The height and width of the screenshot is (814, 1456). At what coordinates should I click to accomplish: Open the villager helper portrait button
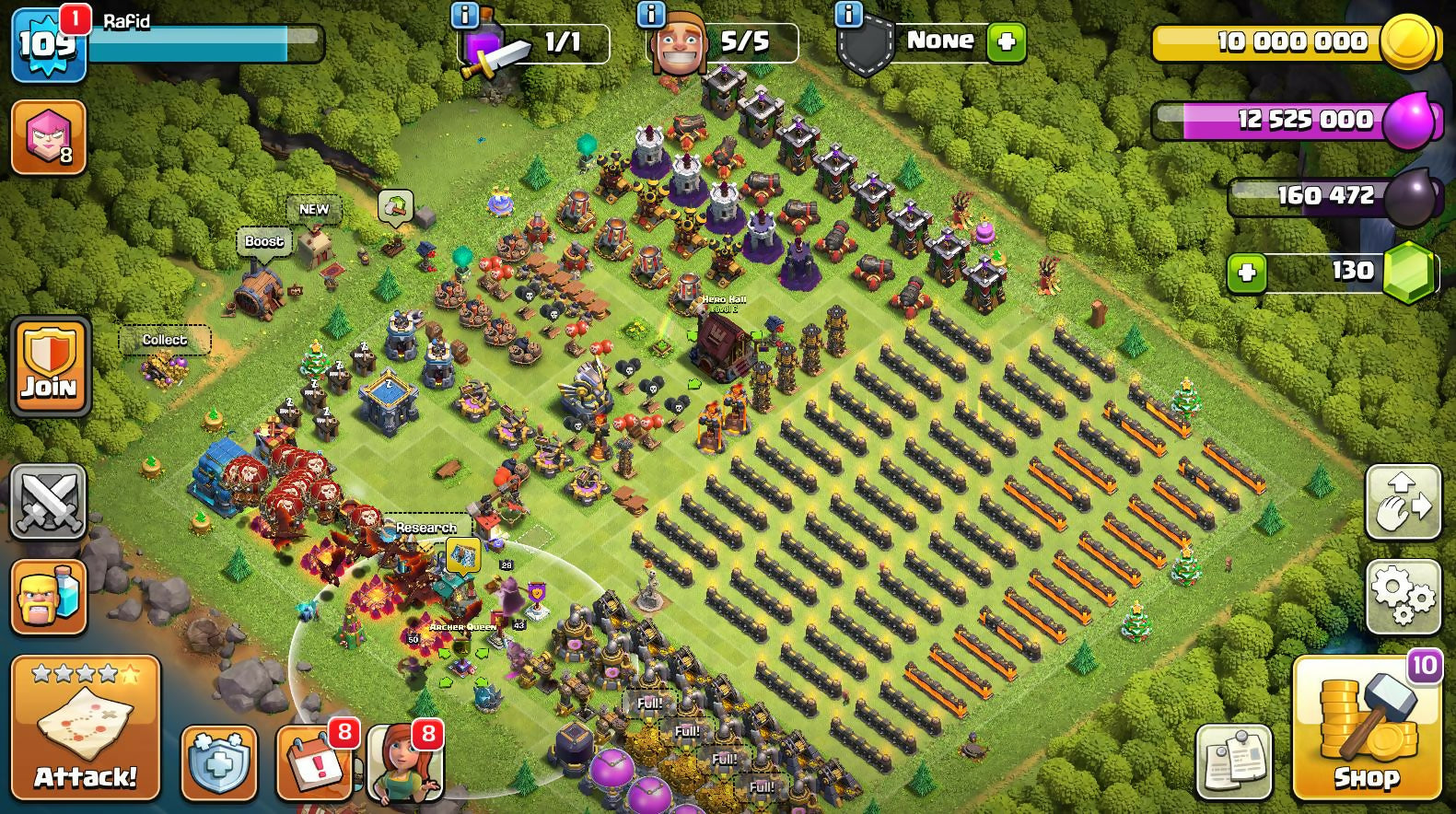point(405,763)
